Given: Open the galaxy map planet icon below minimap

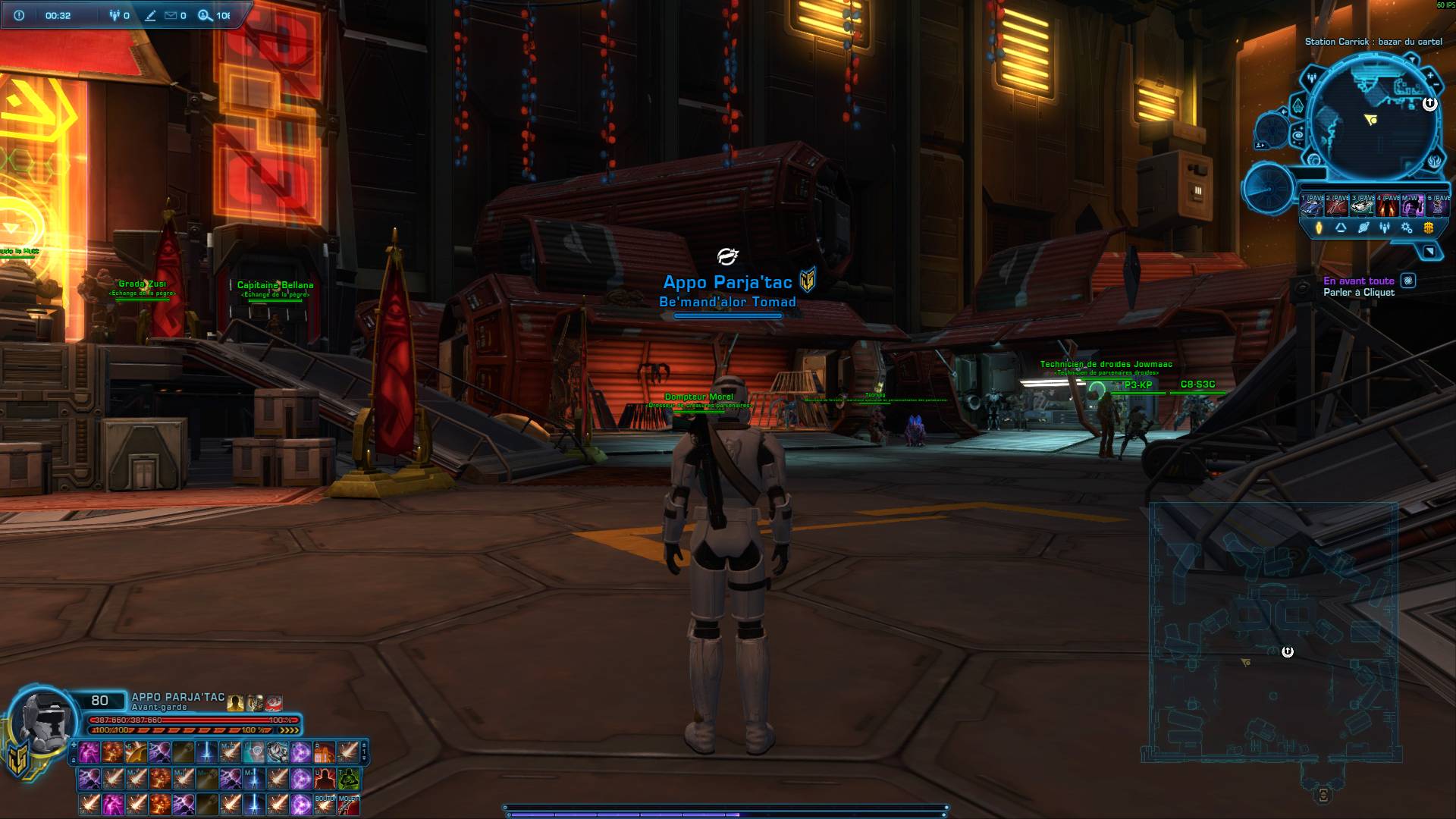Looking at the screenshot, I should pyautogui.click(x=1363, y=229).
